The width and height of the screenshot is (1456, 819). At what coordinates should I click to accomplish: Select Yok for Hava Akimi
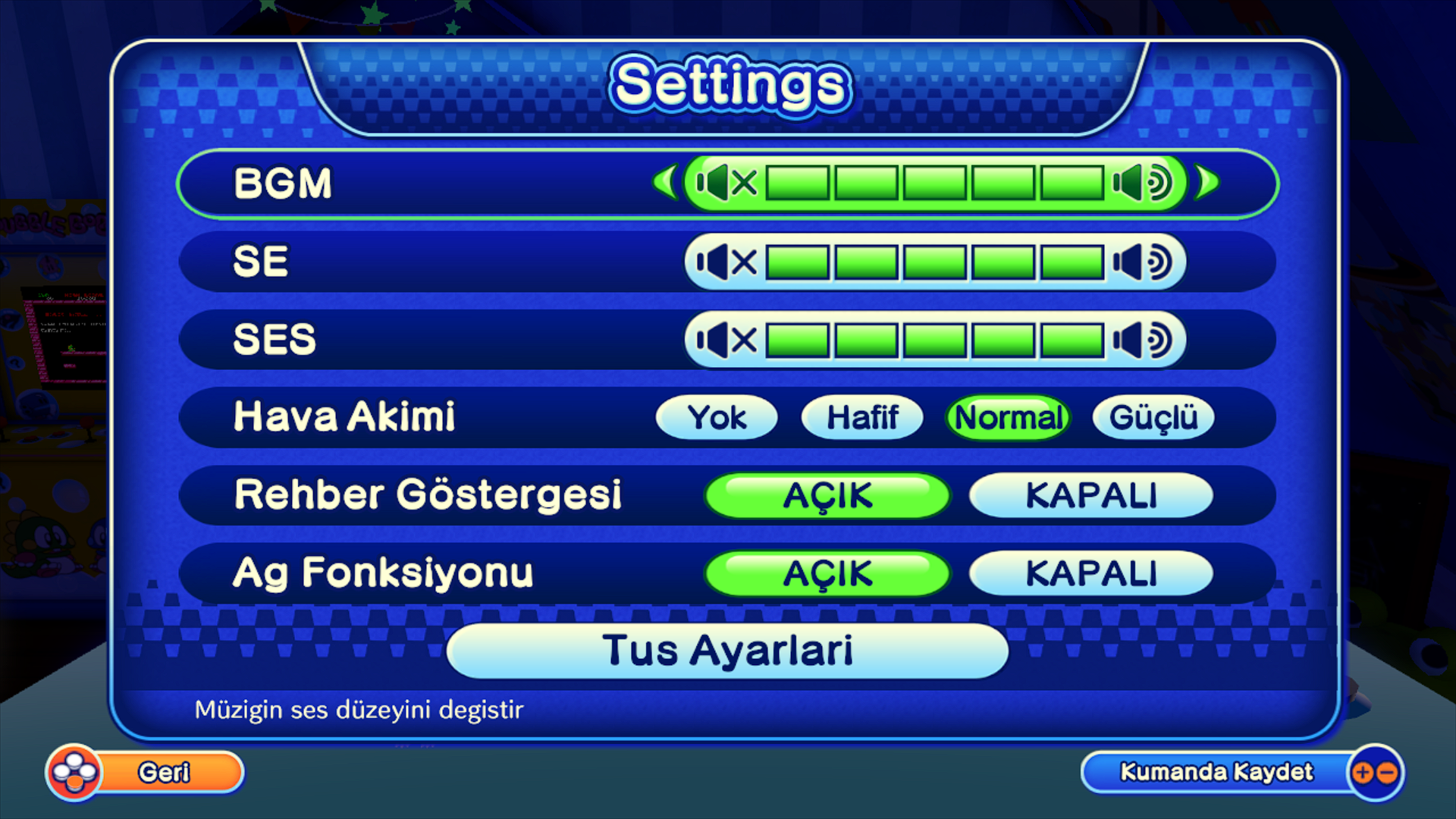coord(716,417)
